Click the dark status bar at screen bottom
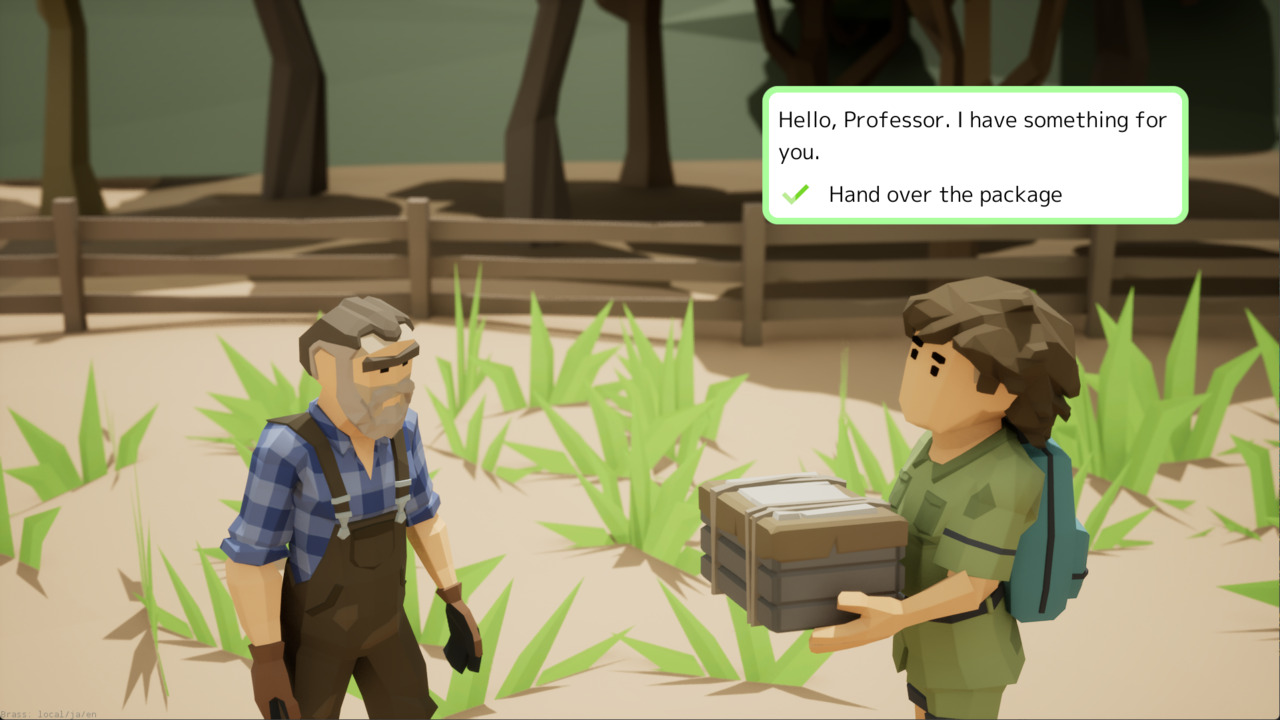Image resolution: width=1280 pixels, height=720 pixels. (640, 717)
